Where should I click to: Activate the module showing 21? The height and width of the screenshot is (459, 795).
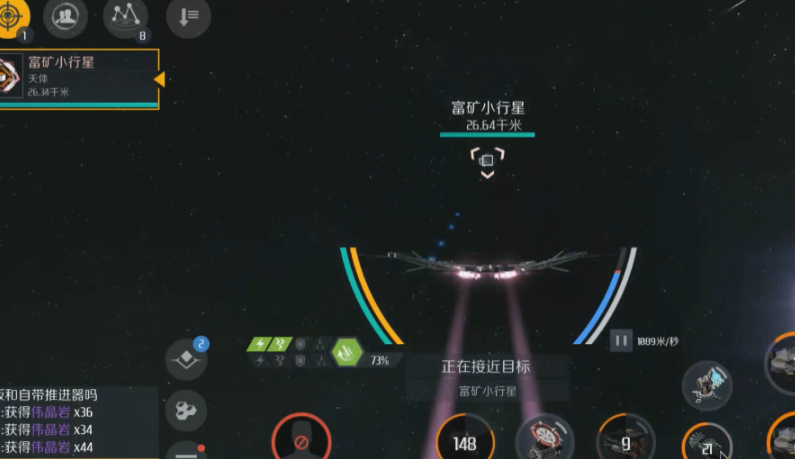coord(709,444)
